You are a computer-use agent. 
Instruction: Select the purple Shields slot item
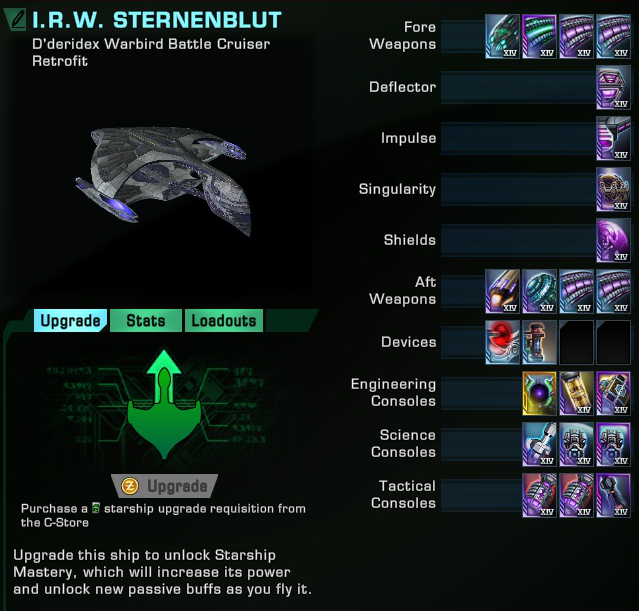click(x=613, y=240)
